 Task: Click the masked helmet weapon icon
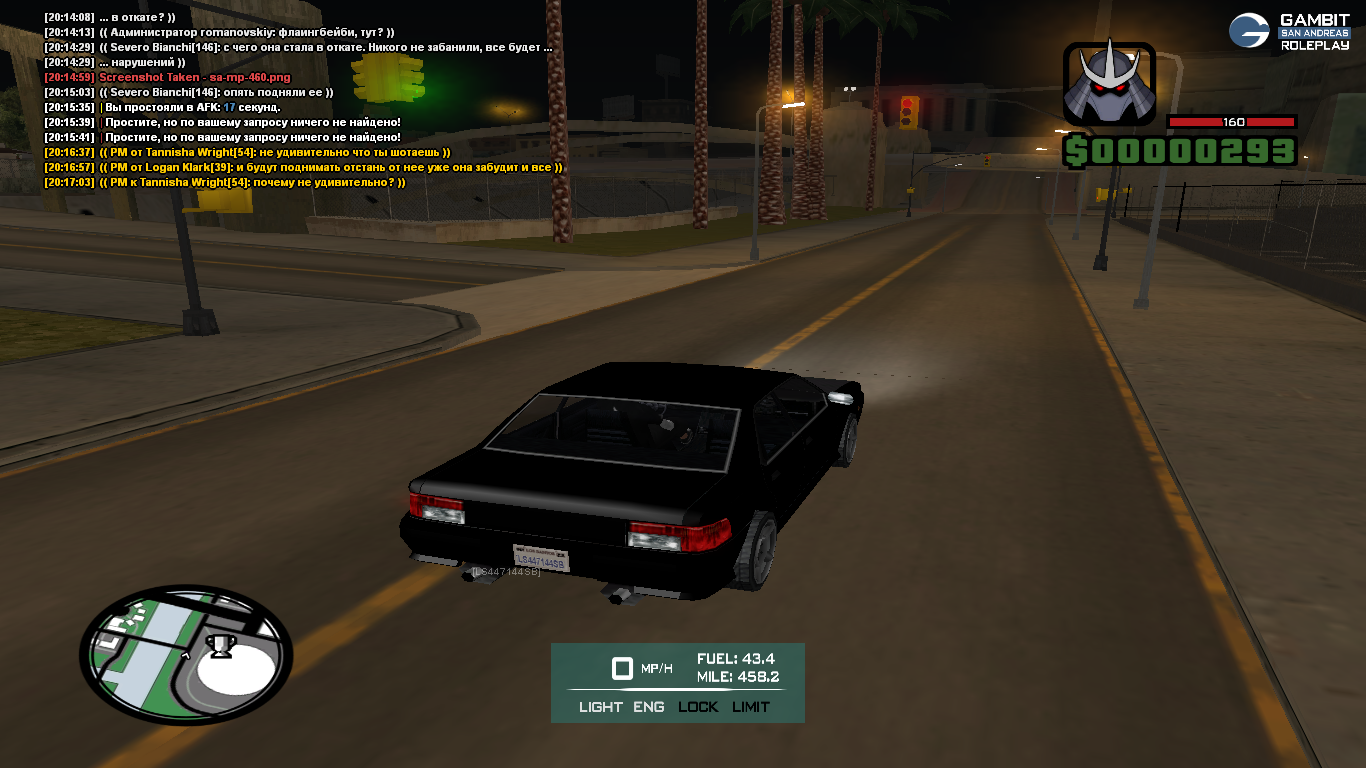point(1109,85)
